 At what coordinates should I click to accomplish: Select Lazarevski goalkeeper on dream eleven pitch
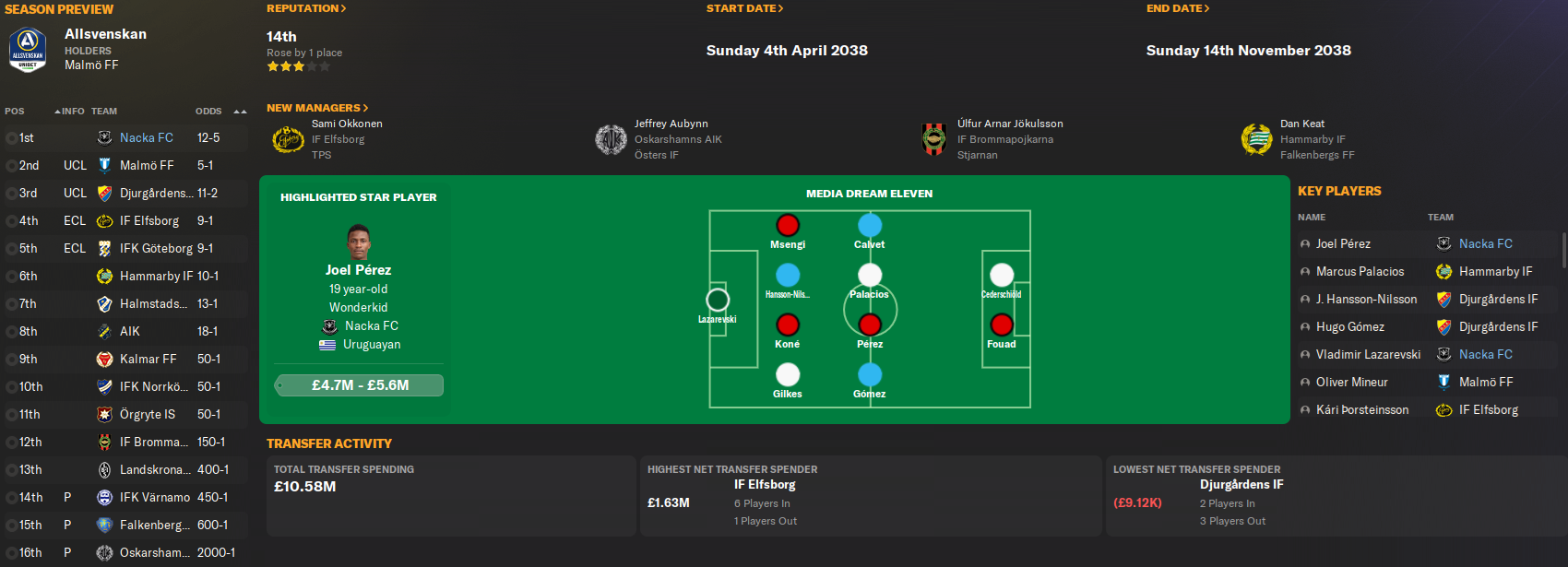[718, 301]
